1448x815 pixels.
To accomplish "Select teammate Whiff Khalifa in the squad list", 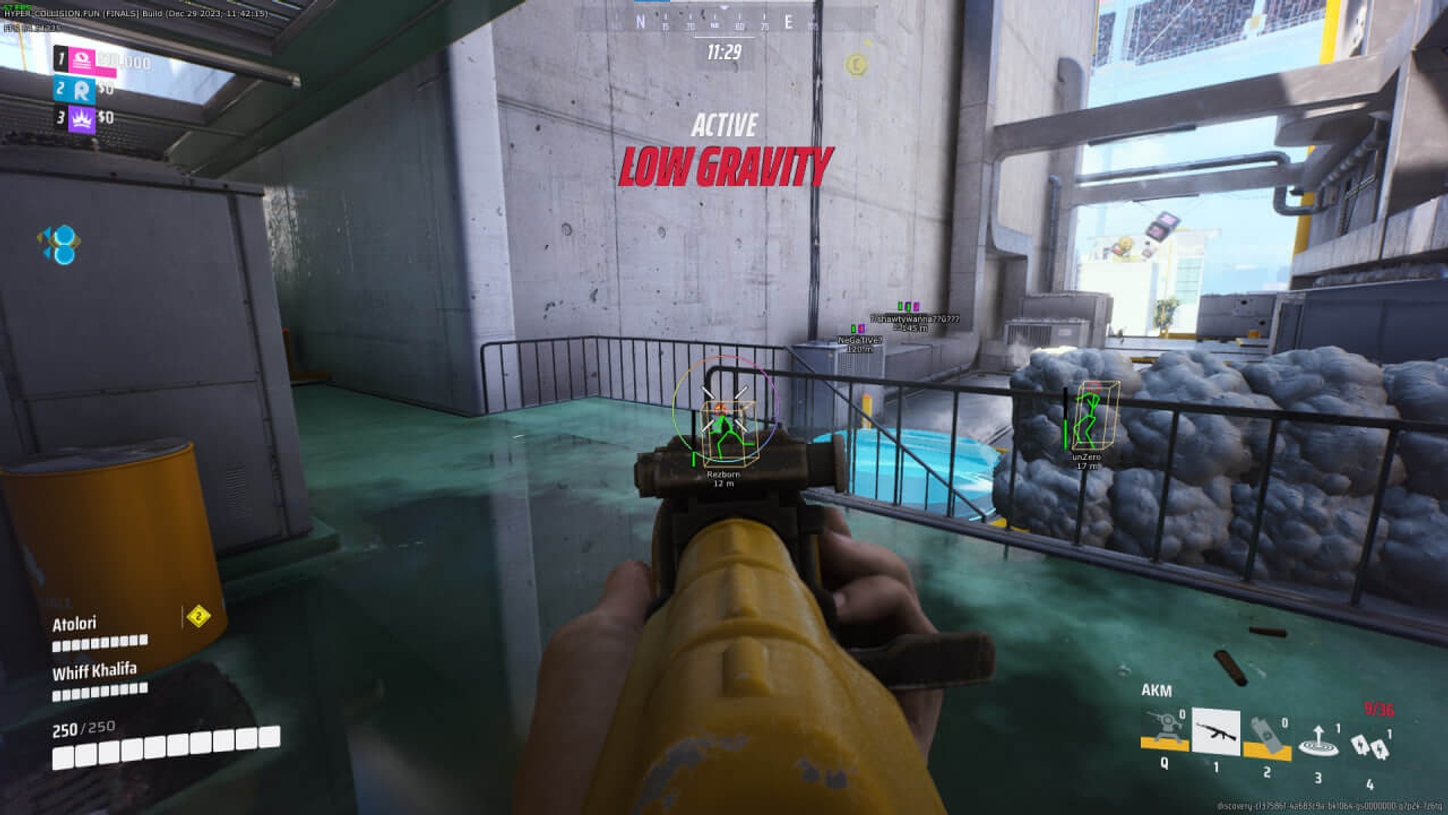I will tap(94, 671).
